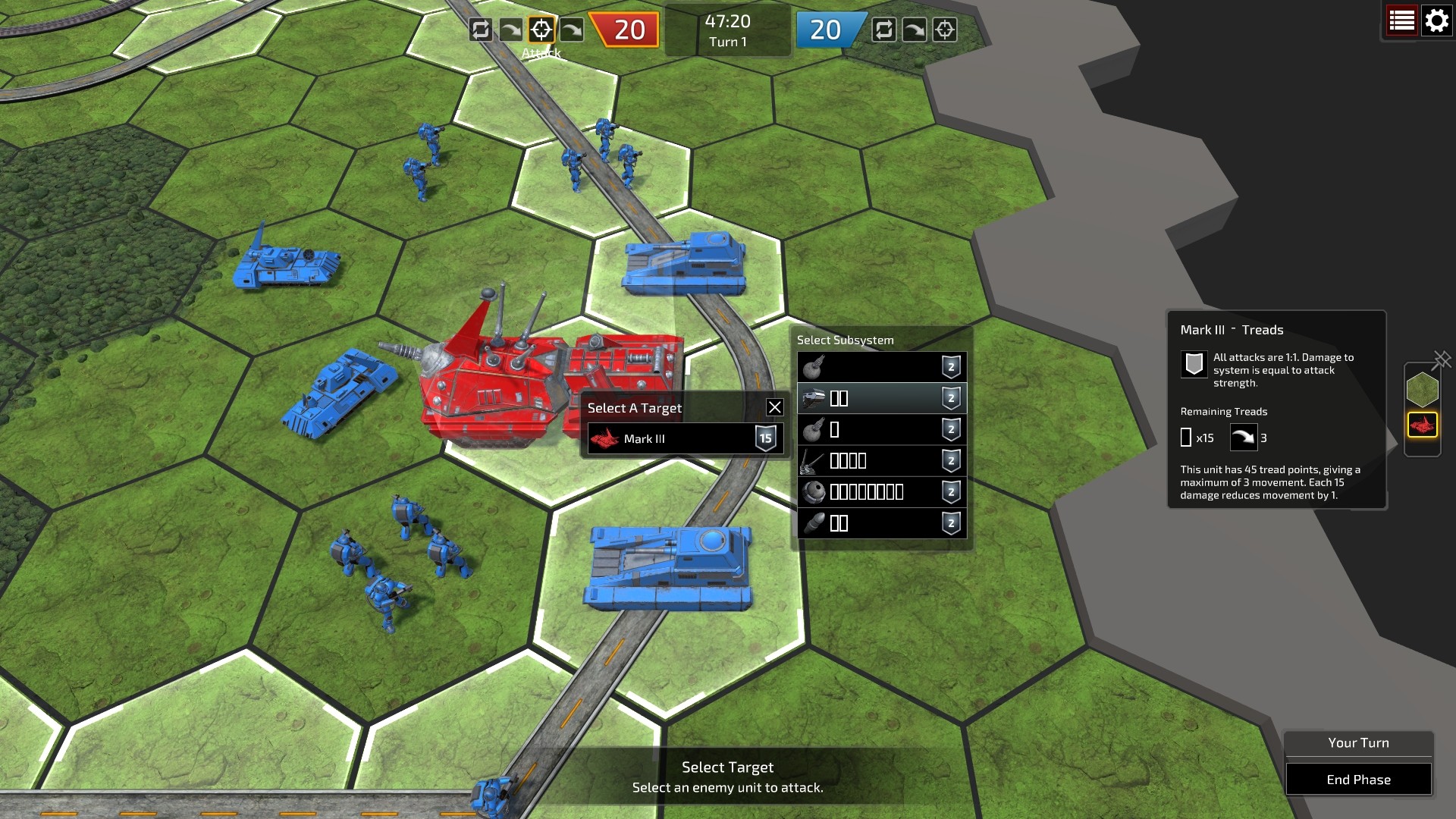Toggle the pin on the info panel
The height and width of the screenshot is (819, 1456).
pyautogui.click(x=1442, y=359)
